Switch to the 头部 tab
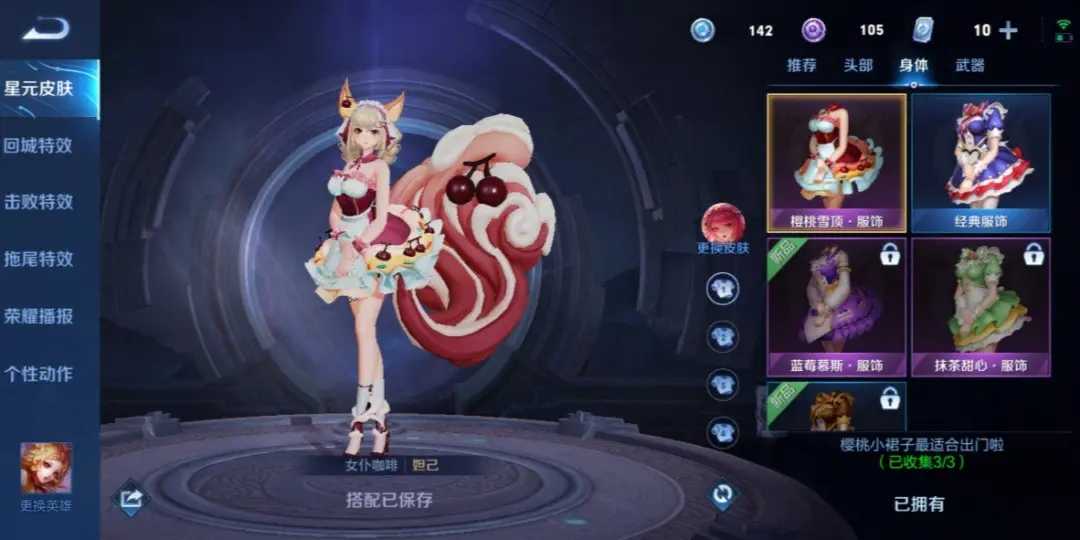The width and height of the screenshot is (1080, 540). [x=858, y=65]
